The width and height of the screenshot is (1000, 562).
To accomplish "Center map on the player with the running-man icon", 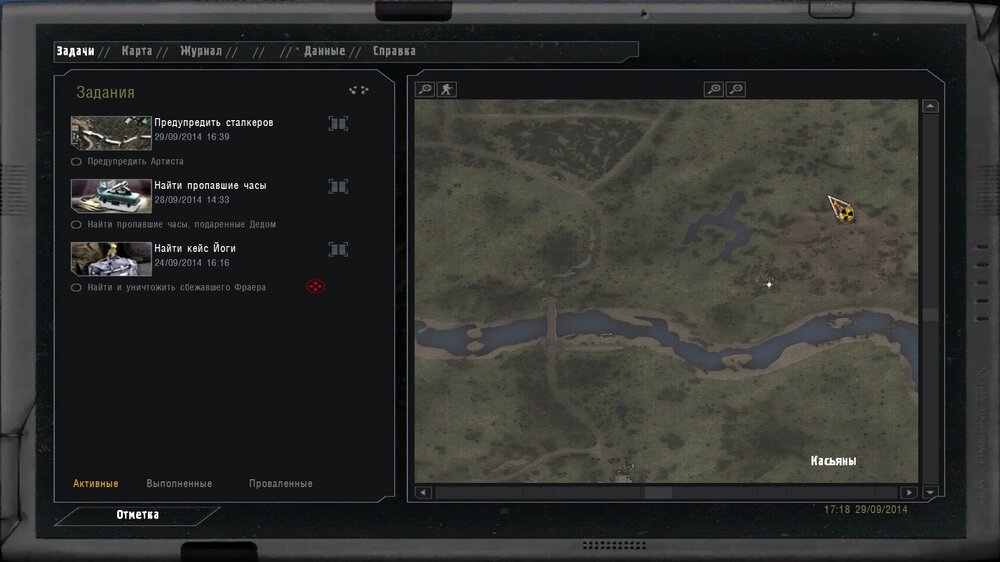I will point(446,89).
